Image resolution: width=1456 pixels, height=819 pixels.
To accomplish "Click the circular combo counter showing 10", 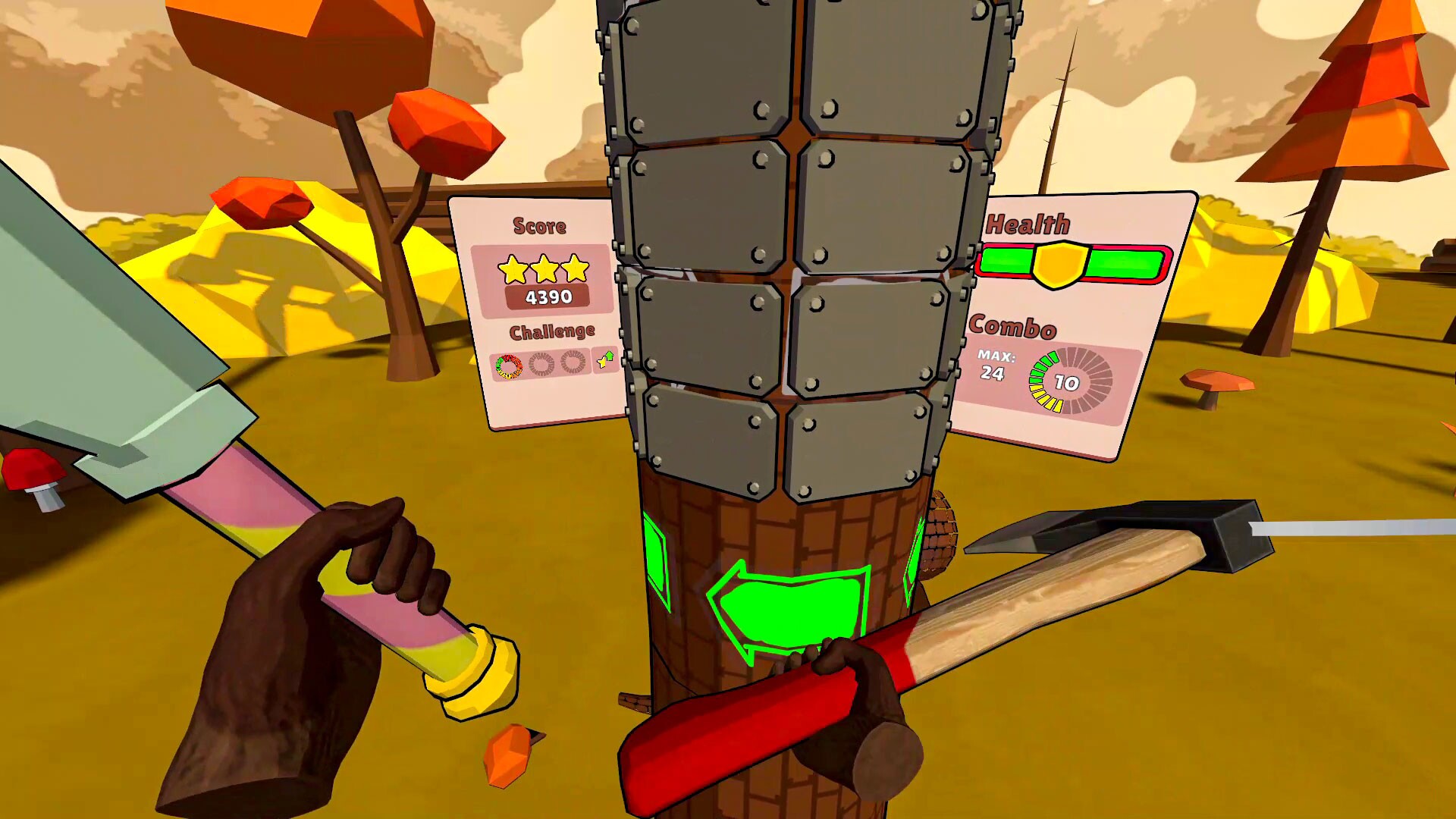I will (1065, 382).
